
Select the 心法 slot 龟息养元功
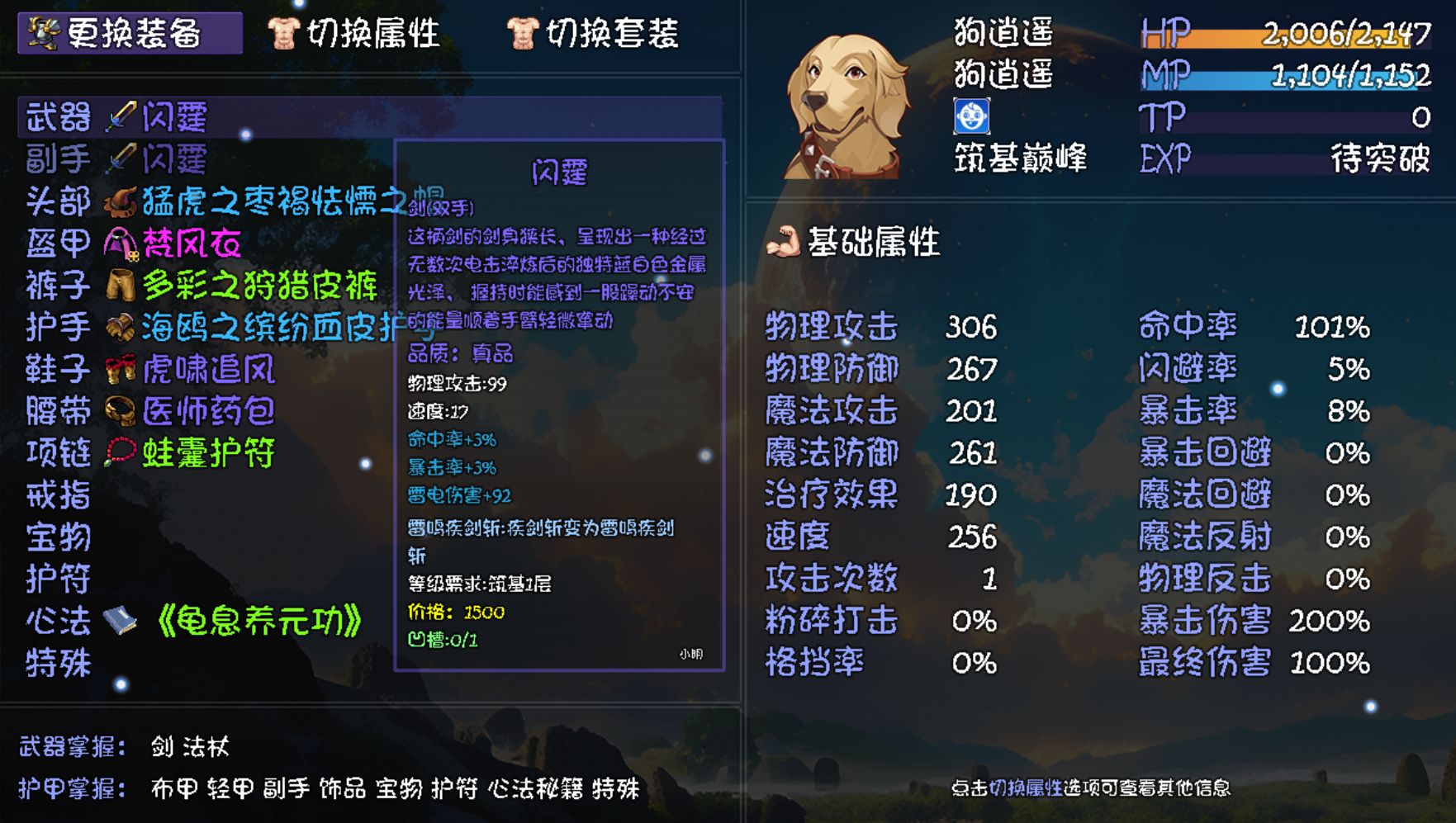pos(194,622)
